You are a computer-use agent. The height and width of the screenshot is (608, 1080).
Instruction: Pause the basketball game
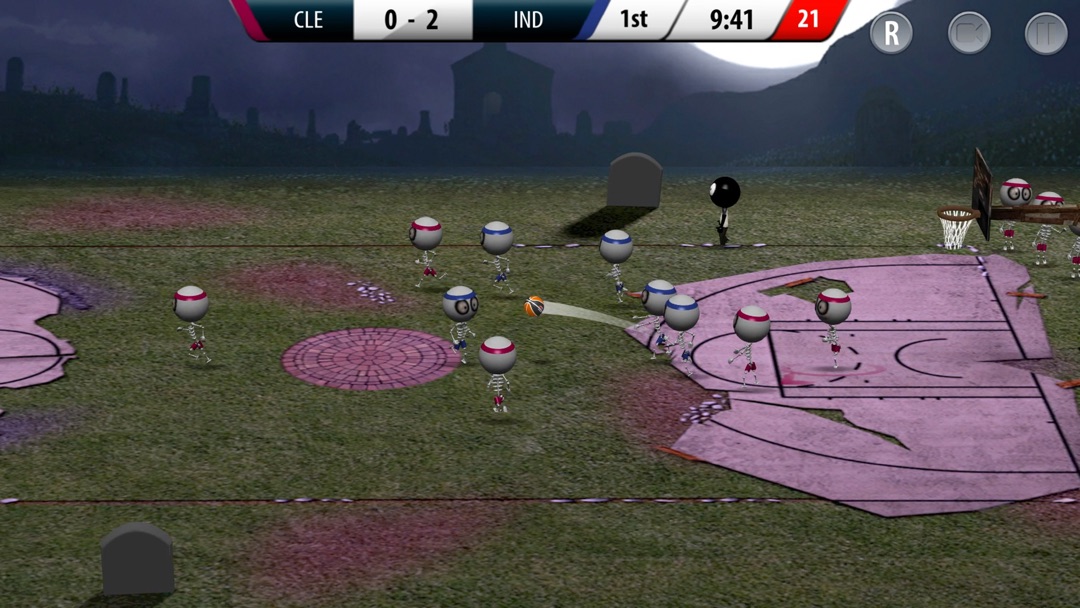tap(1046, 33)
